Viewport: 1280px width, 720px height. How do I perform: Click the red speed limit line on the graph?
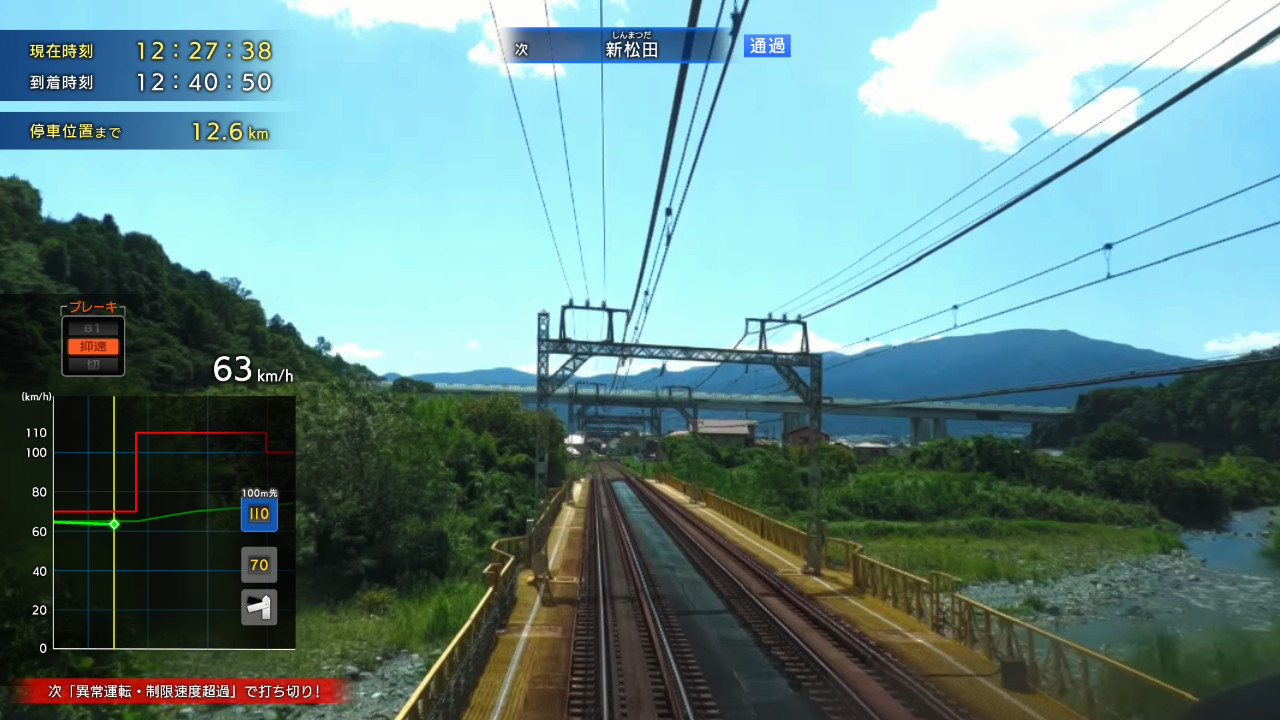pyautogui.click(x=200, y=433)
